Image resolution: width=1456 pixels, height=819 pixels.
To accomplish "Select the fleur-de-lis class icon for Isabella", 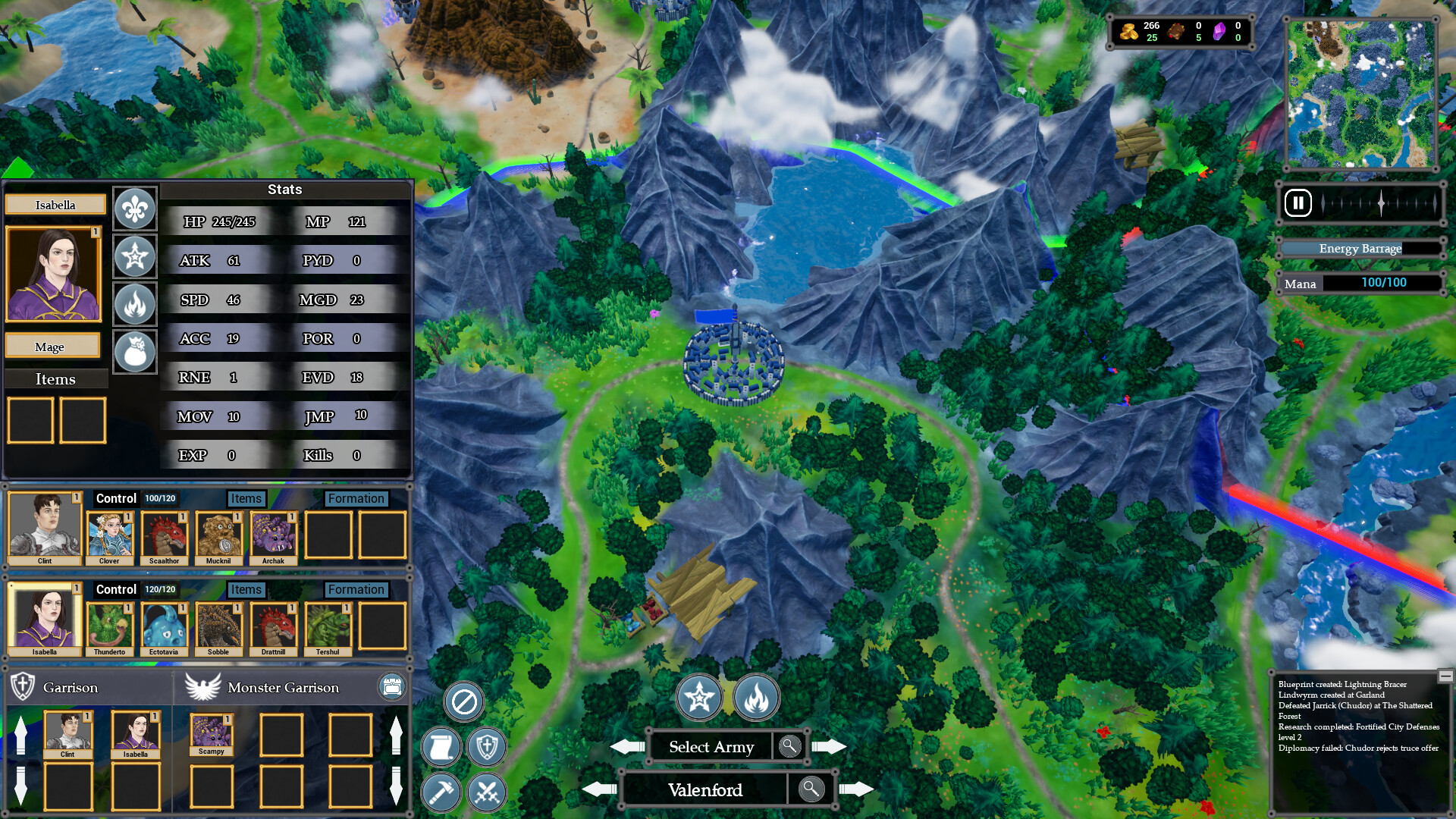I will click(x=134, y=208).
